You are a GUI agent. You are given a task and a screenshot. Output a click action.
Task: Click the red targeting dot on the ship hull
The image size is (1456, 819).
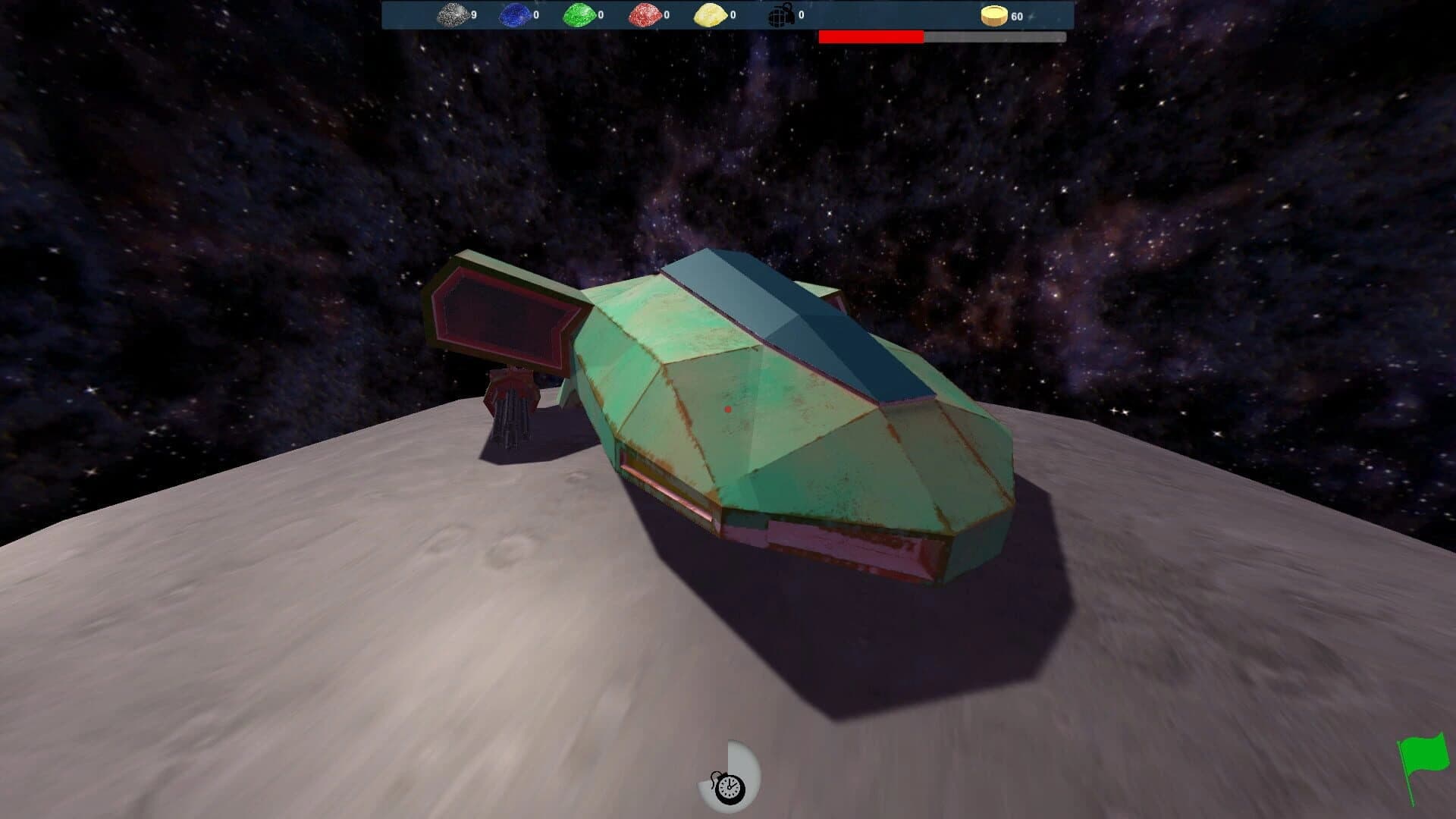(x=728, y=408)
